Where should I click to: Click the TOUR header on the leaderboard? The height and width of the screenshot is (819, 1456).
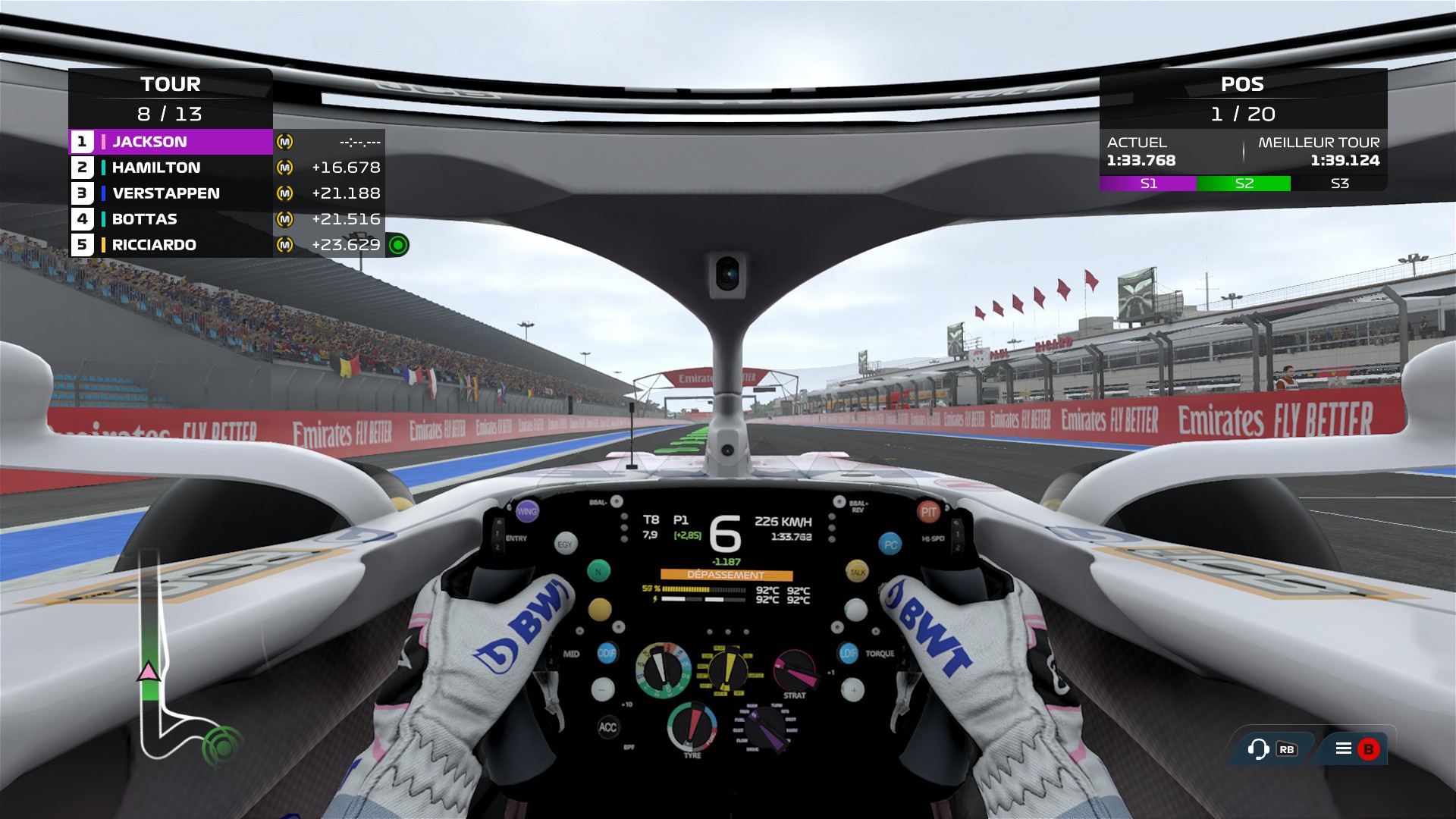tap(171, 85)
